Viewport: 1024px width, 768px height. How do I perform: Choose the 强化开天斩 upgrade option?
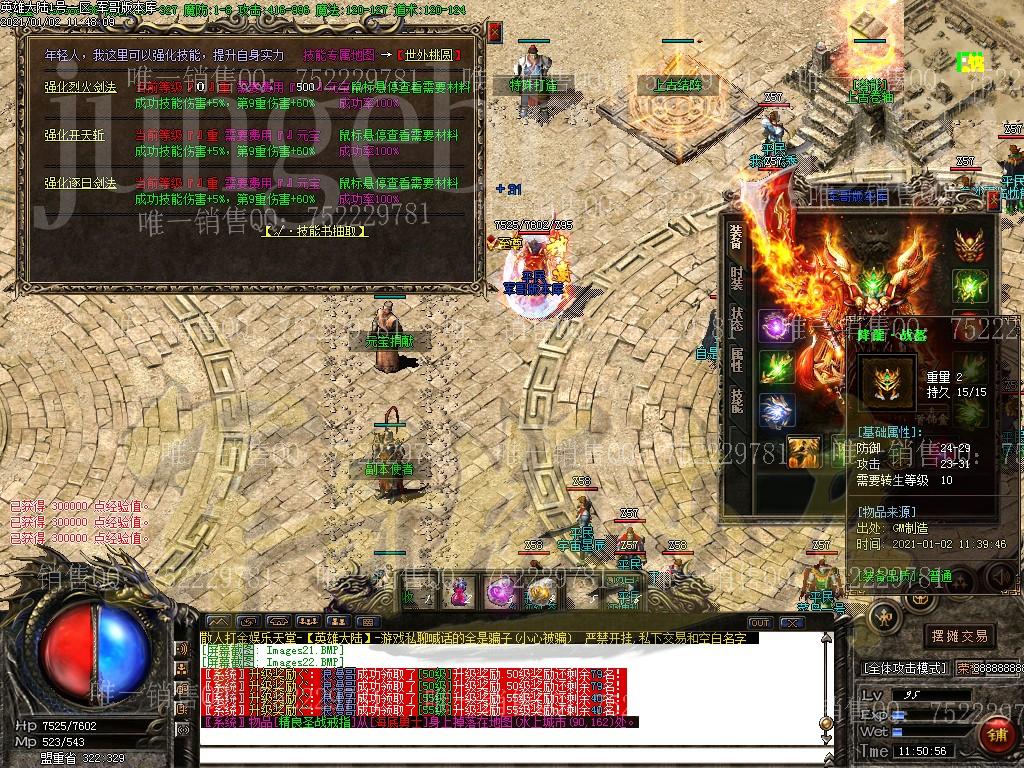click(x=74, y=135)
